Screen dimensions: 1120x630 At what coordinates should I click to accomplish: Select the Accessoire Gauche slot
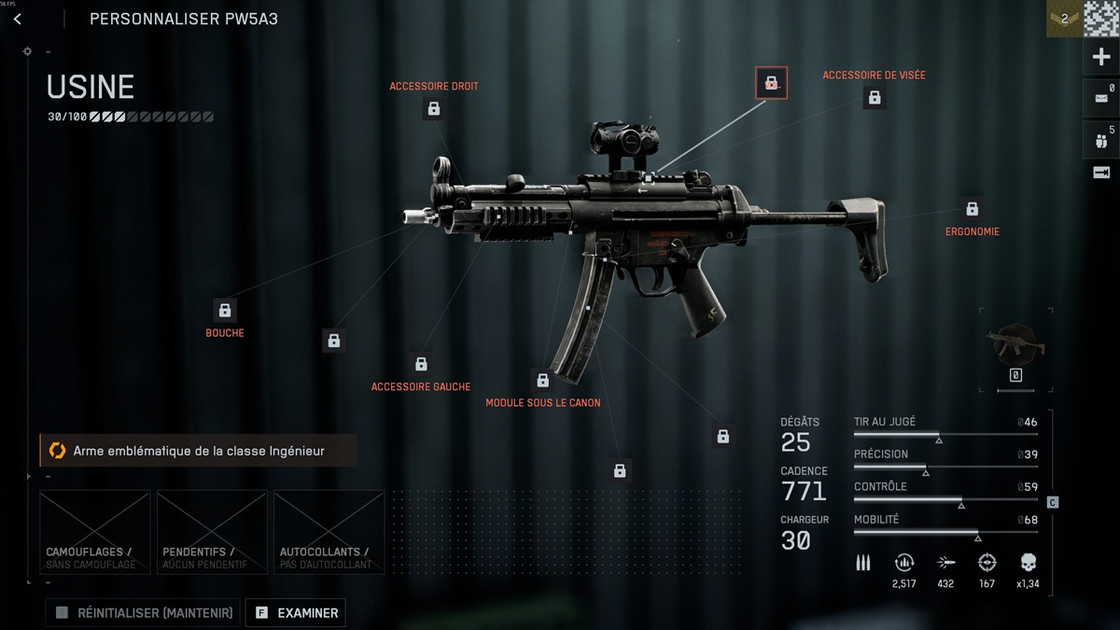point(421,364)
